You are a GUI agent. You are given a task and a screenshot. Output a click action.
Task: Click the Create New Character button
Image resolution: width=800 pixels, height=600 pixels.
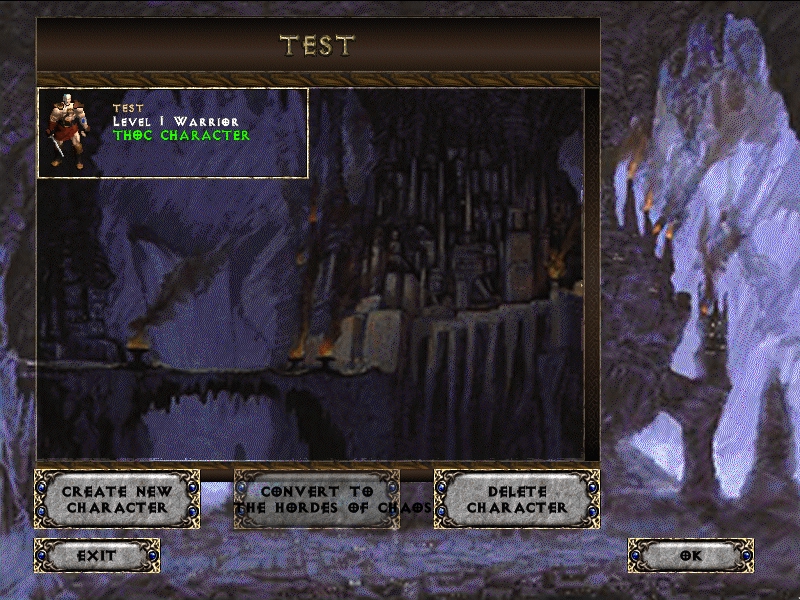(117, 499)
